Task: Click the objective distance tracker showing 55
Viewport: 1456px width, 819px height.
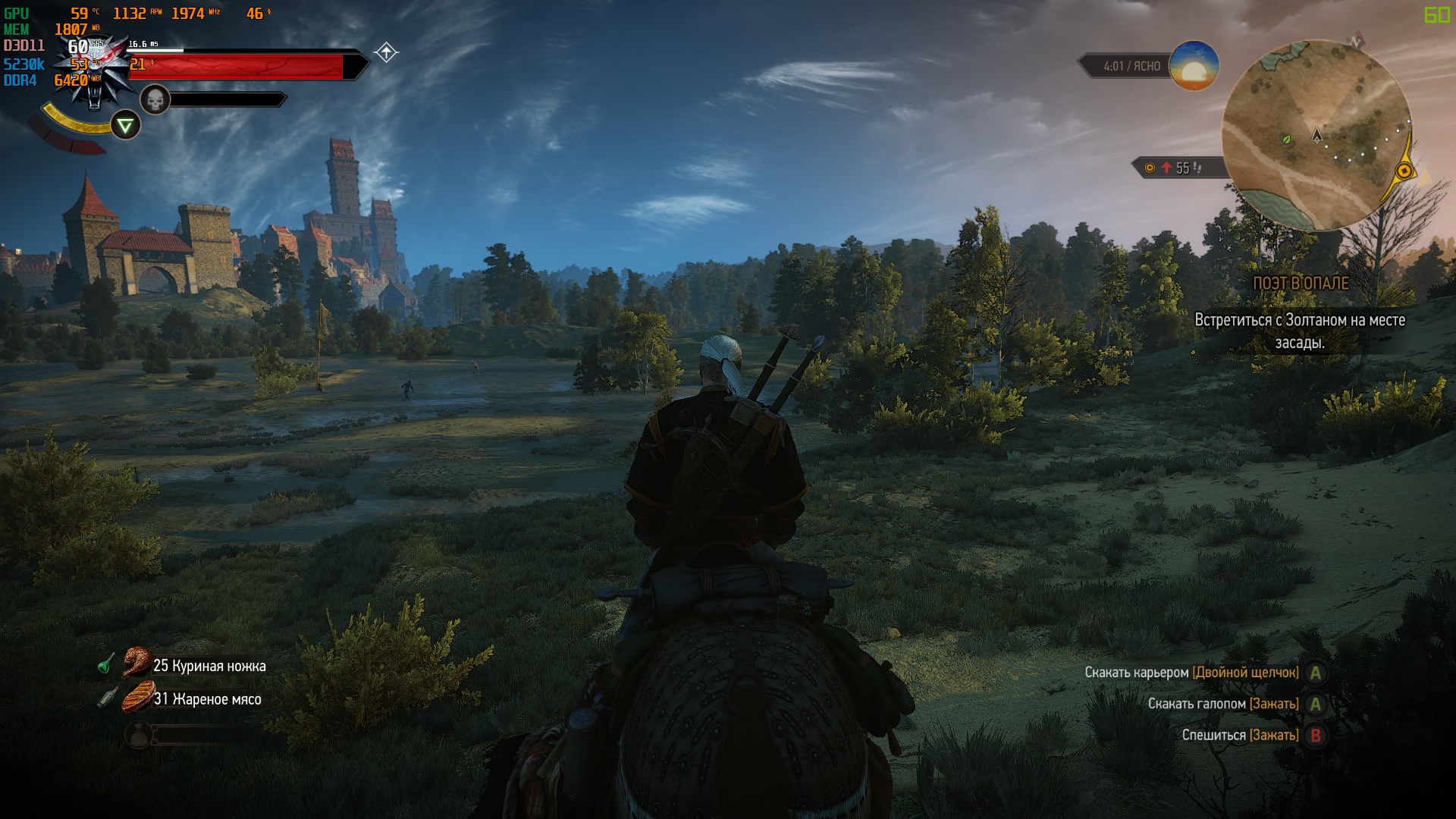Action: (x=1176, y=168)
